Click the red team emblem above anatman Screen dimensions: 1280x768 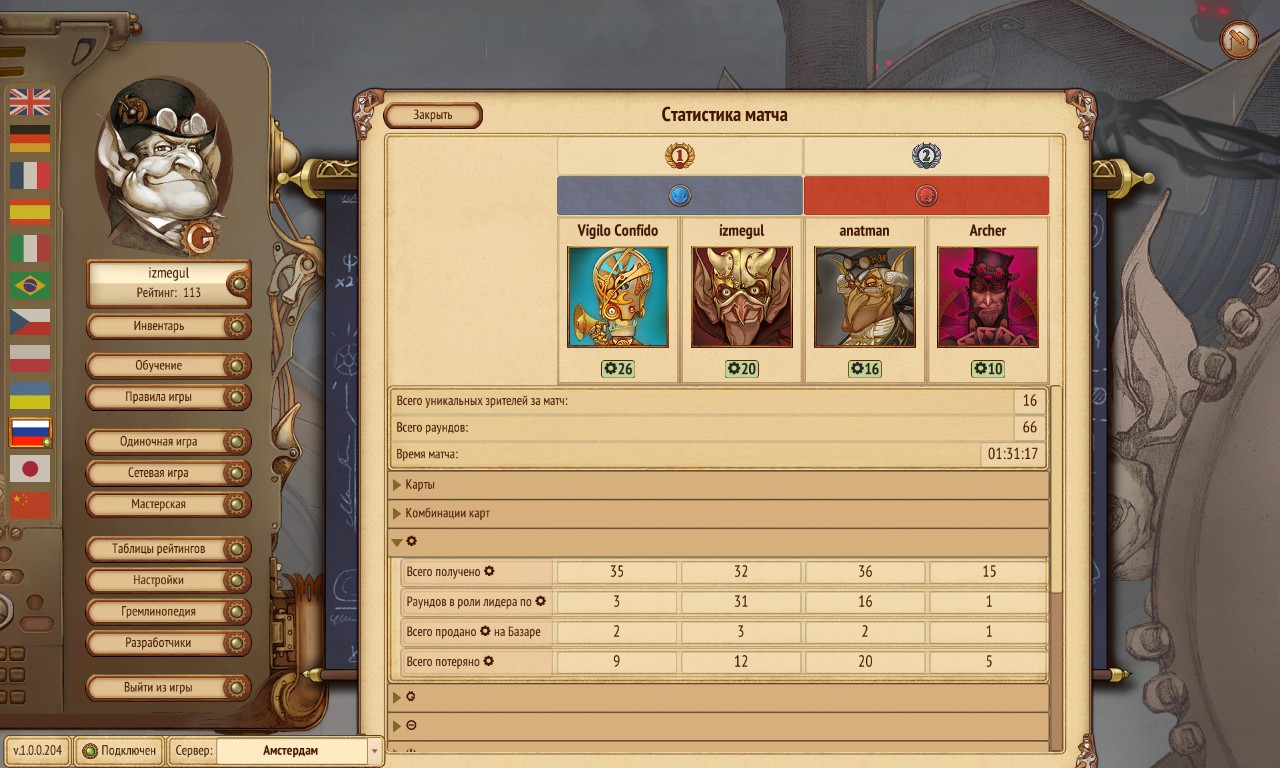click(926, 196)
